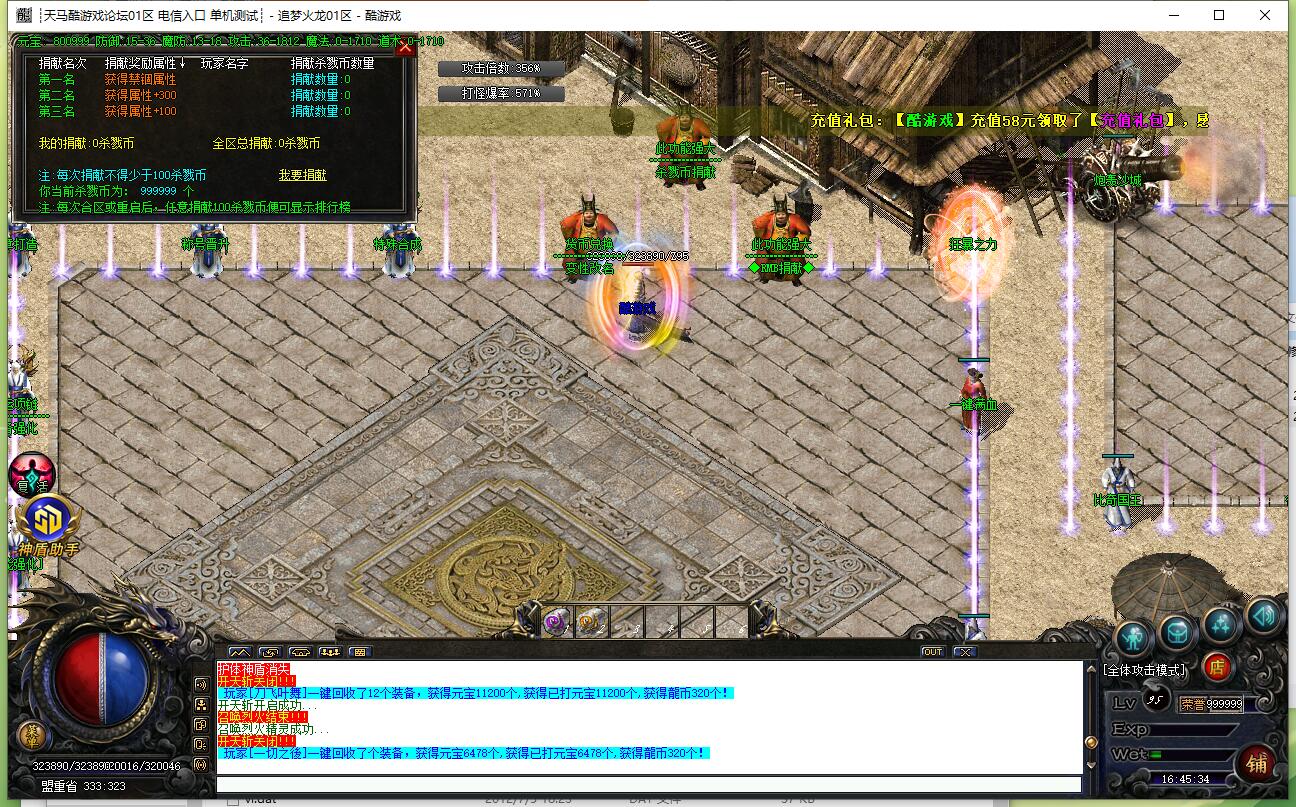Close the donation ranking panel

point(404,47)
